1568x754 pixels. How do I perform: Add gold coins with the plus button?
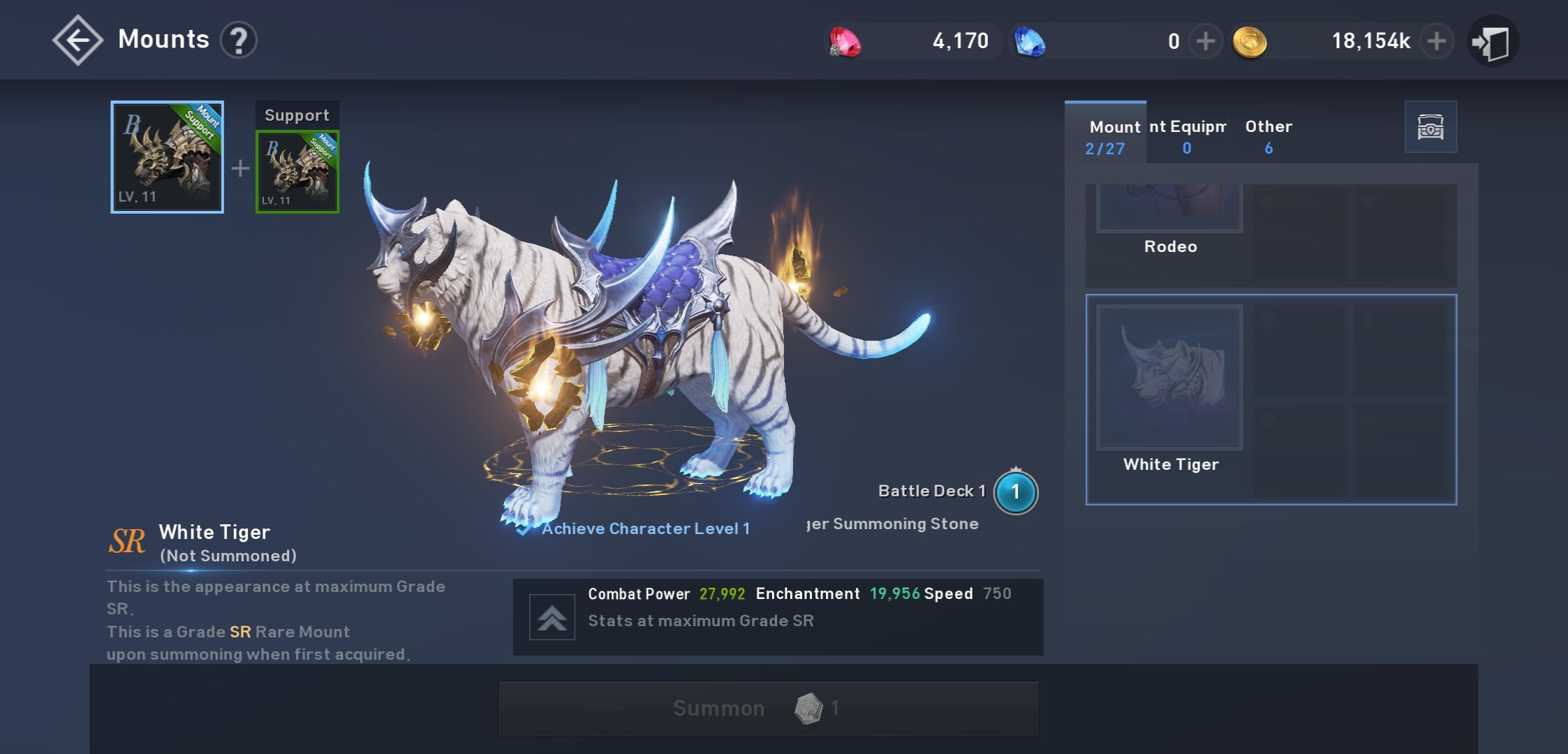click(1436, 41)
